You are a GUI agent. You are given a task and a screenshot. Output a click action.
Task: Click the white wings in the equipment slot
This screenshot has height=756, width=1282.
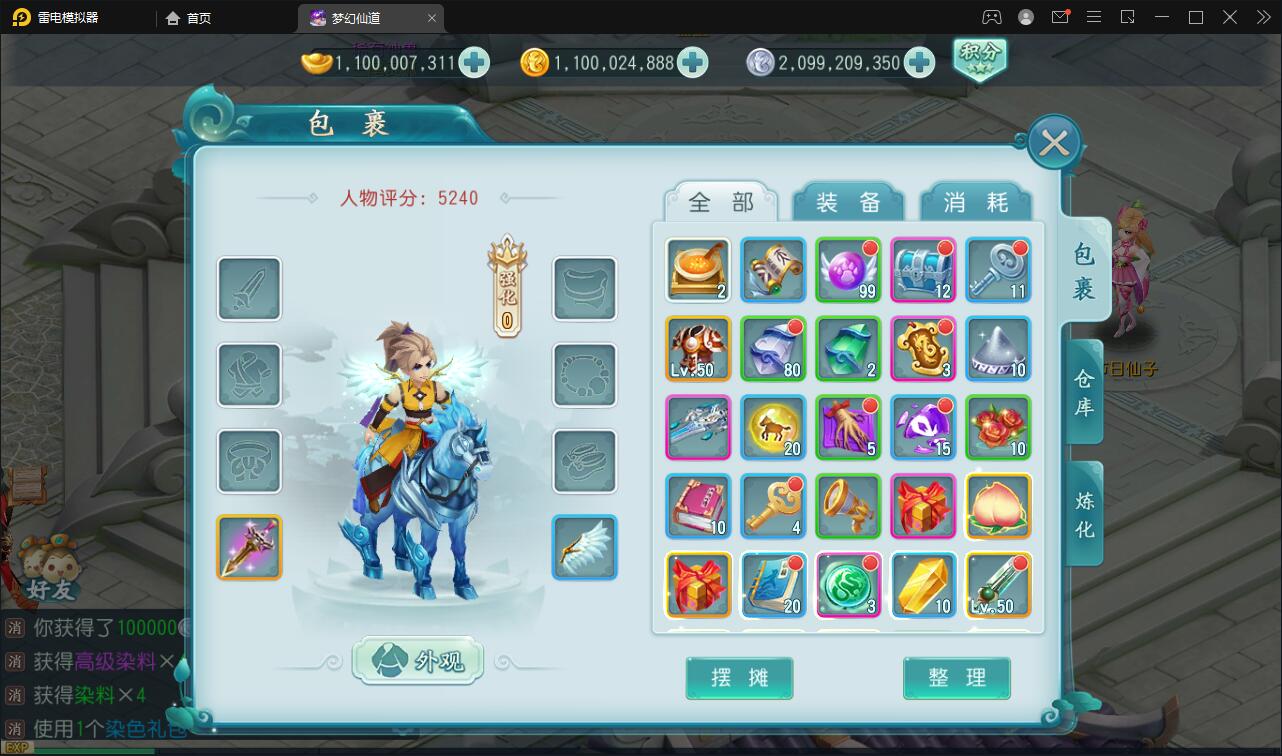(584, 547)
